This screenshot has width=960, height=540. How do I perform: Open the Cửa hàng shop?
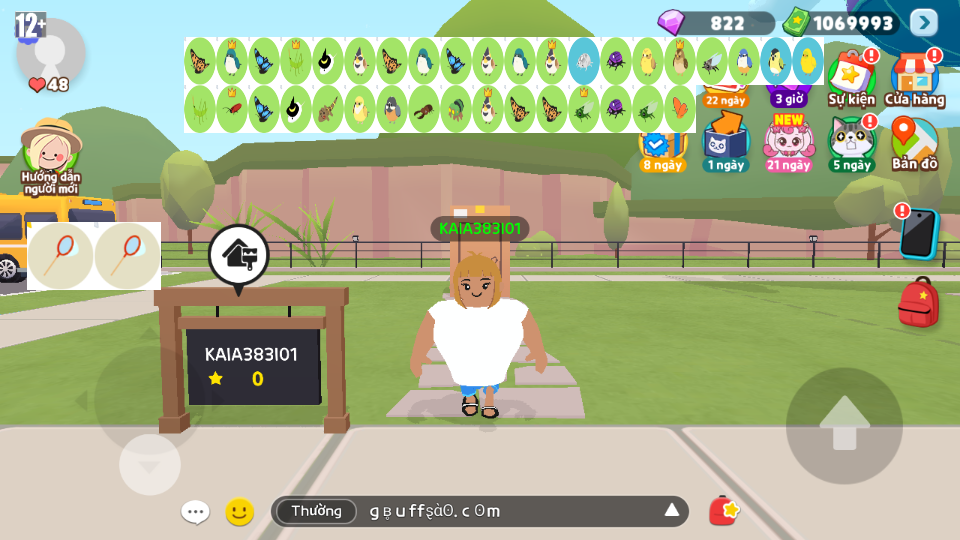pyautogui.click(x=914, y=76)
